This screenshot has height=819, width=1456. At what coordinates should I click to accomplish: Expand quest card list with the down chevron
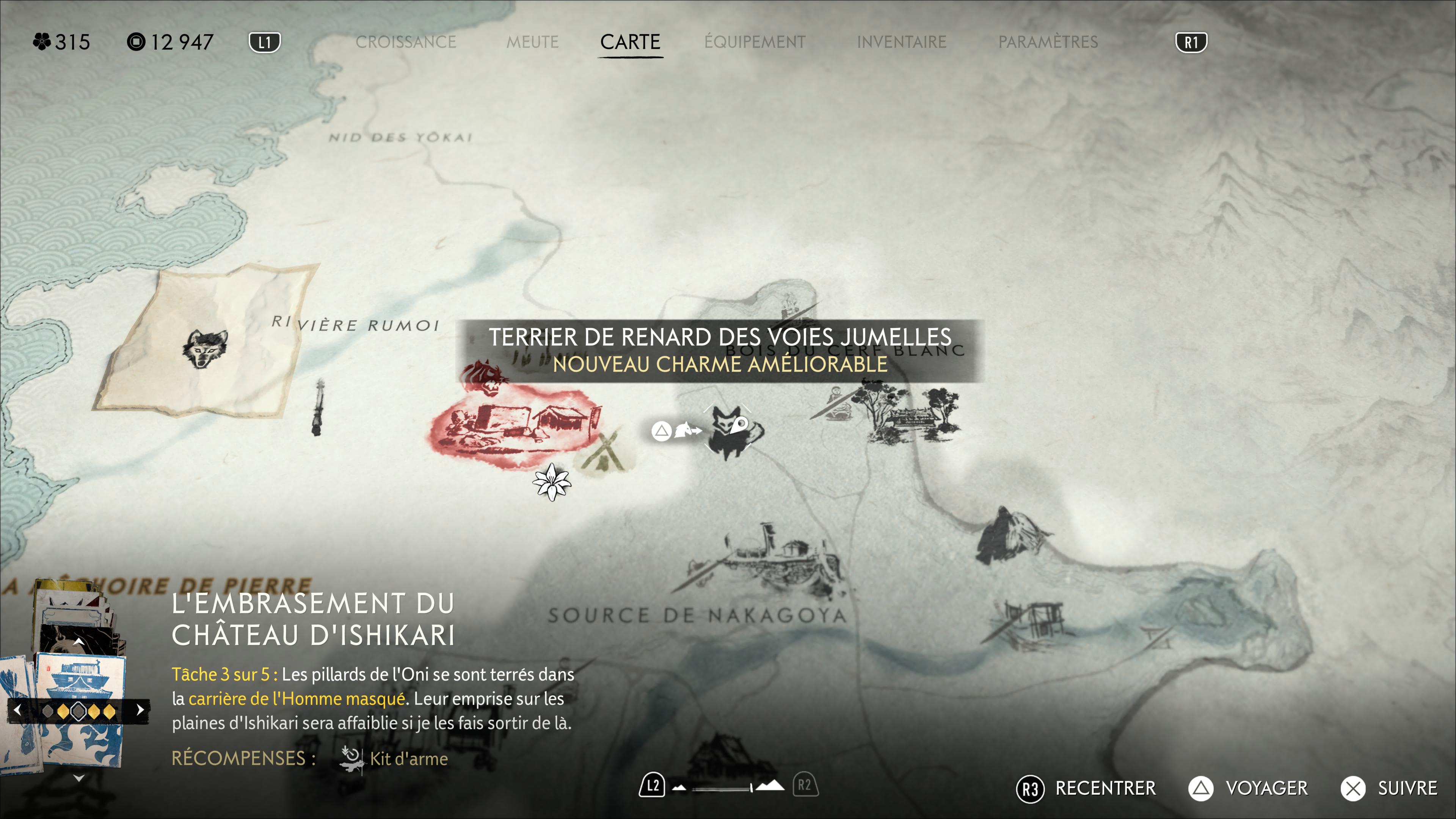point(79,778)
